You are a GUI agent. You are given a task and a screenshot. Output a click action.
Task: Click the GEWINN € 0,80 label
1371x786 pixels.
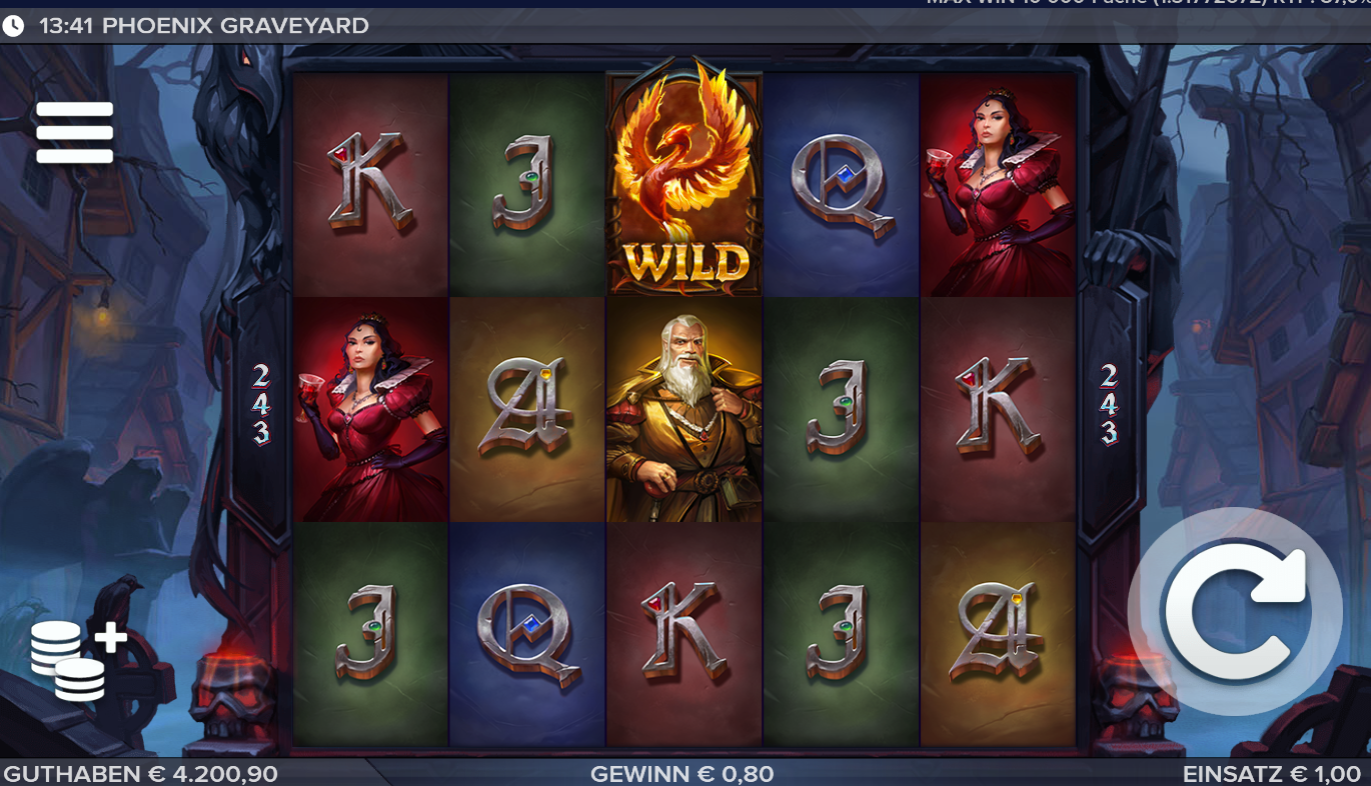point(684,772)
